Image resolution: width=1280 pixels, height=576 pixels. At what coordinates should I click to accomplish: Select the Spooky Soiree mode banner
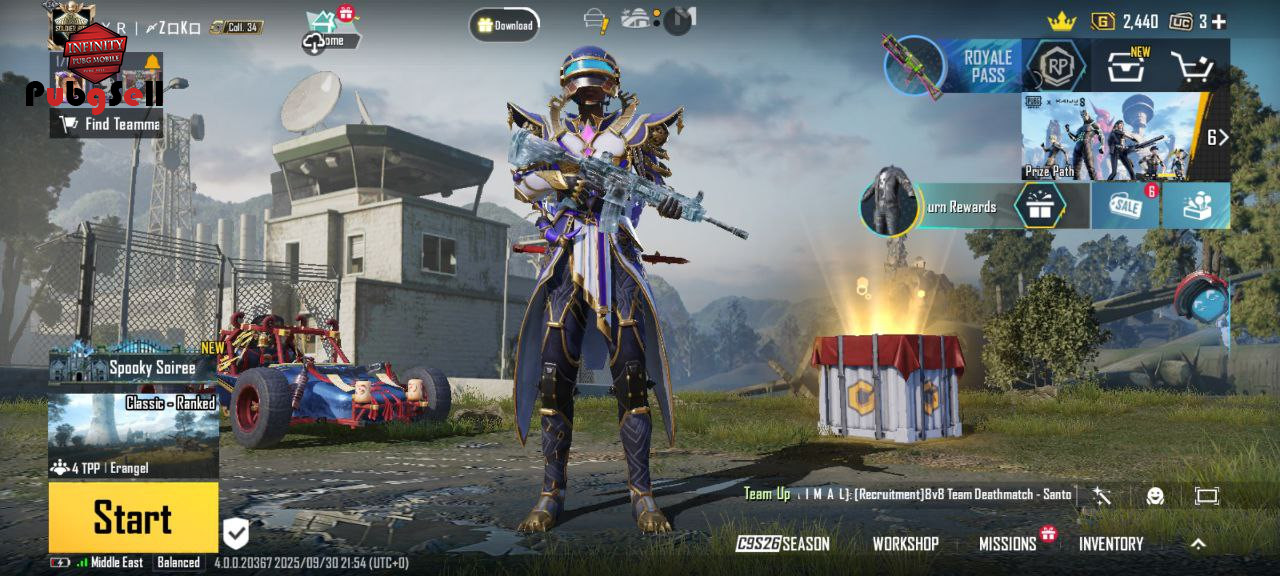tap(134, 366)
